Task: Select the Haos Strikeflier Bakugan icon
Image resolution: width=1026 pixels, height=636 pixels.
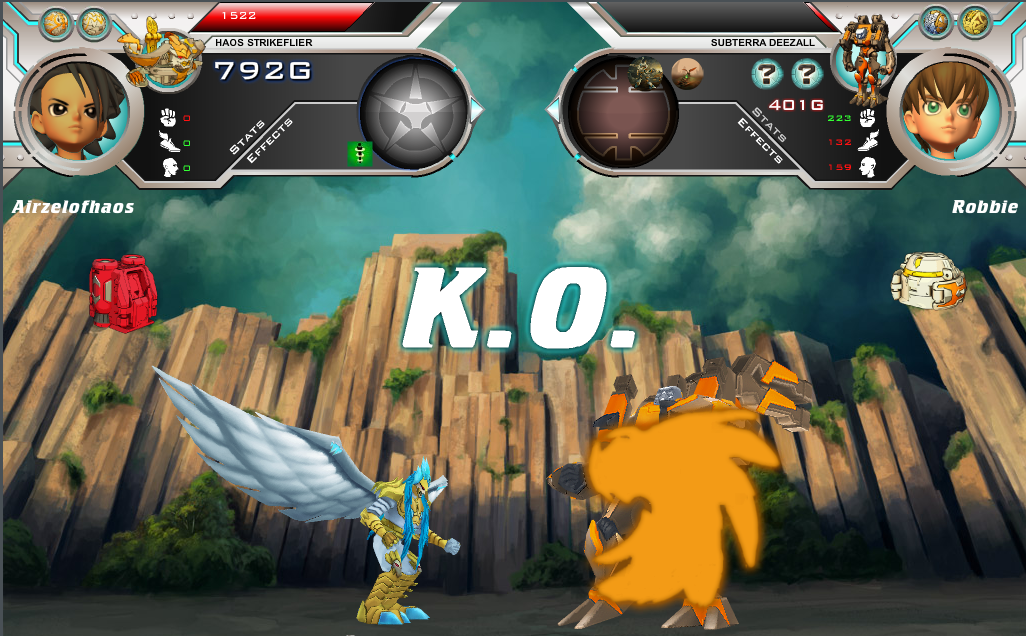Action: point(158,55)
